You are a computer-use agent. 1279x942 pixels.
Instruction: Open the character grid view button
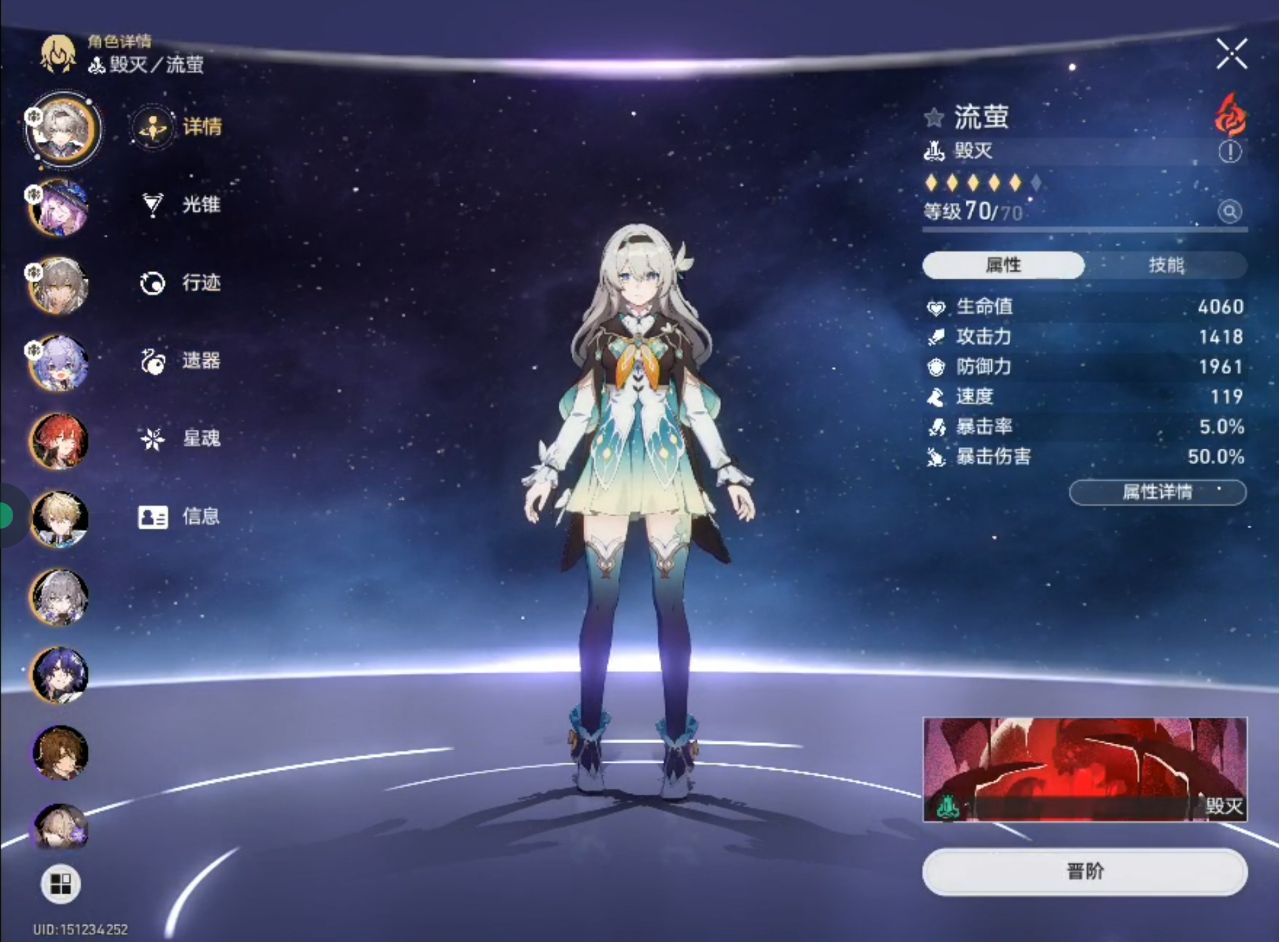coord(61,884)
